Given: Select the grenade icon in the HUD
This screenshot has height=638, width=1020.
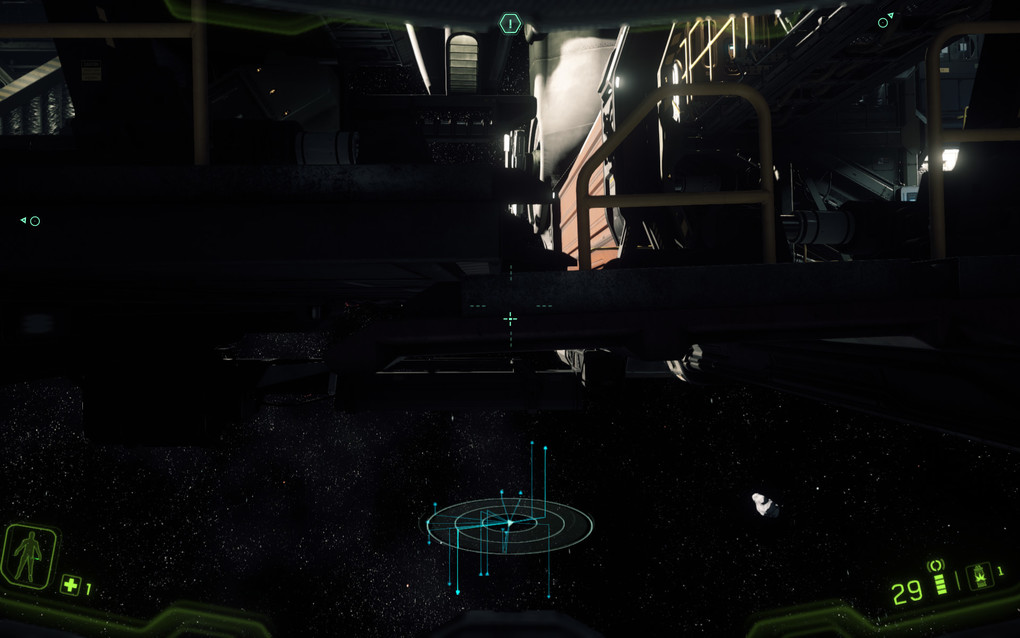Looking at the screenshot, I should (979, 576).
